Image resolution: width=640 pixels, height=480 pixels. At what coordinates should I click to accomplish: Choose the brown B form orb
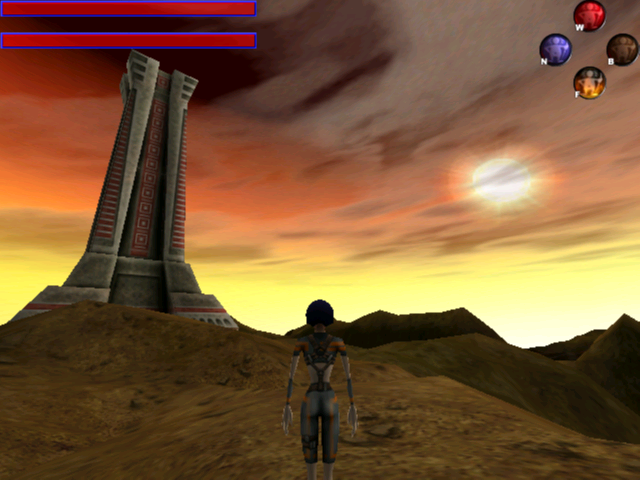[622, 49]
